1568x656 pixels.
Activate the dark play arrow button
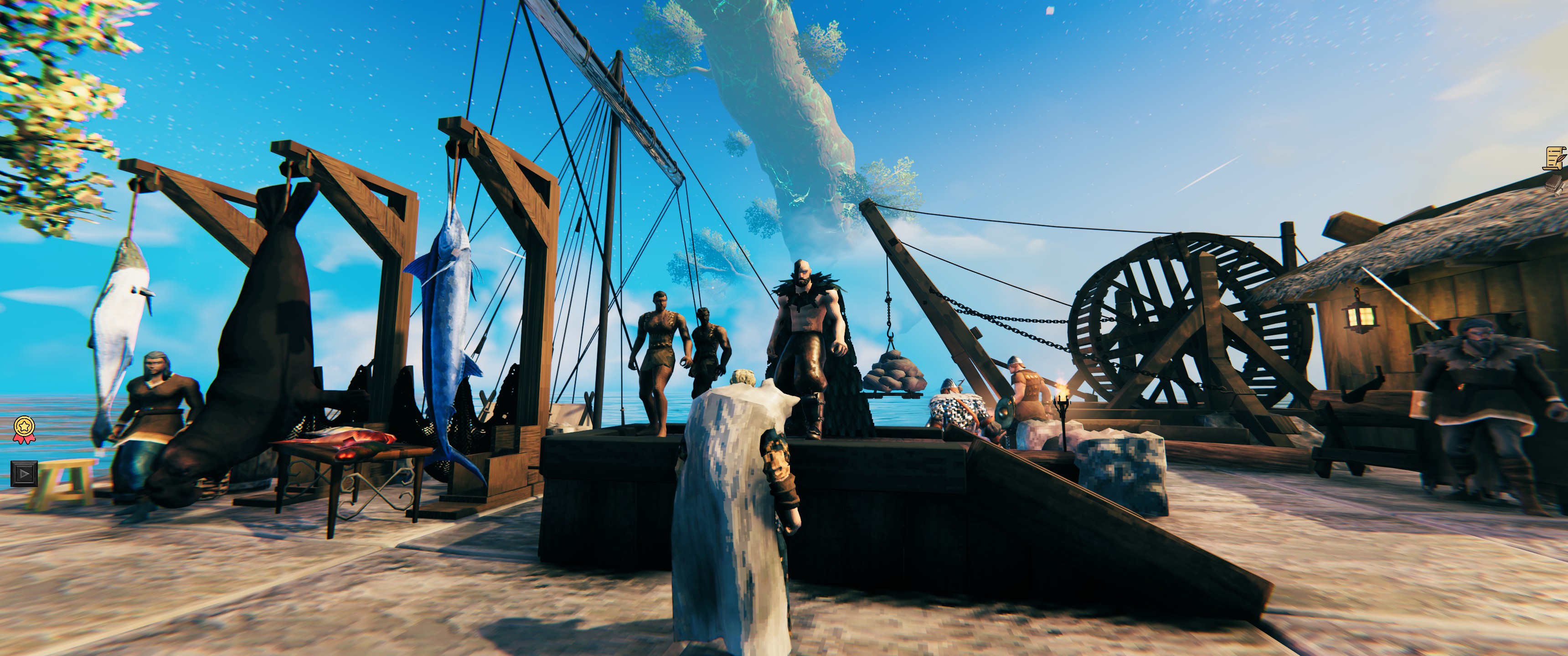point(24,473)
